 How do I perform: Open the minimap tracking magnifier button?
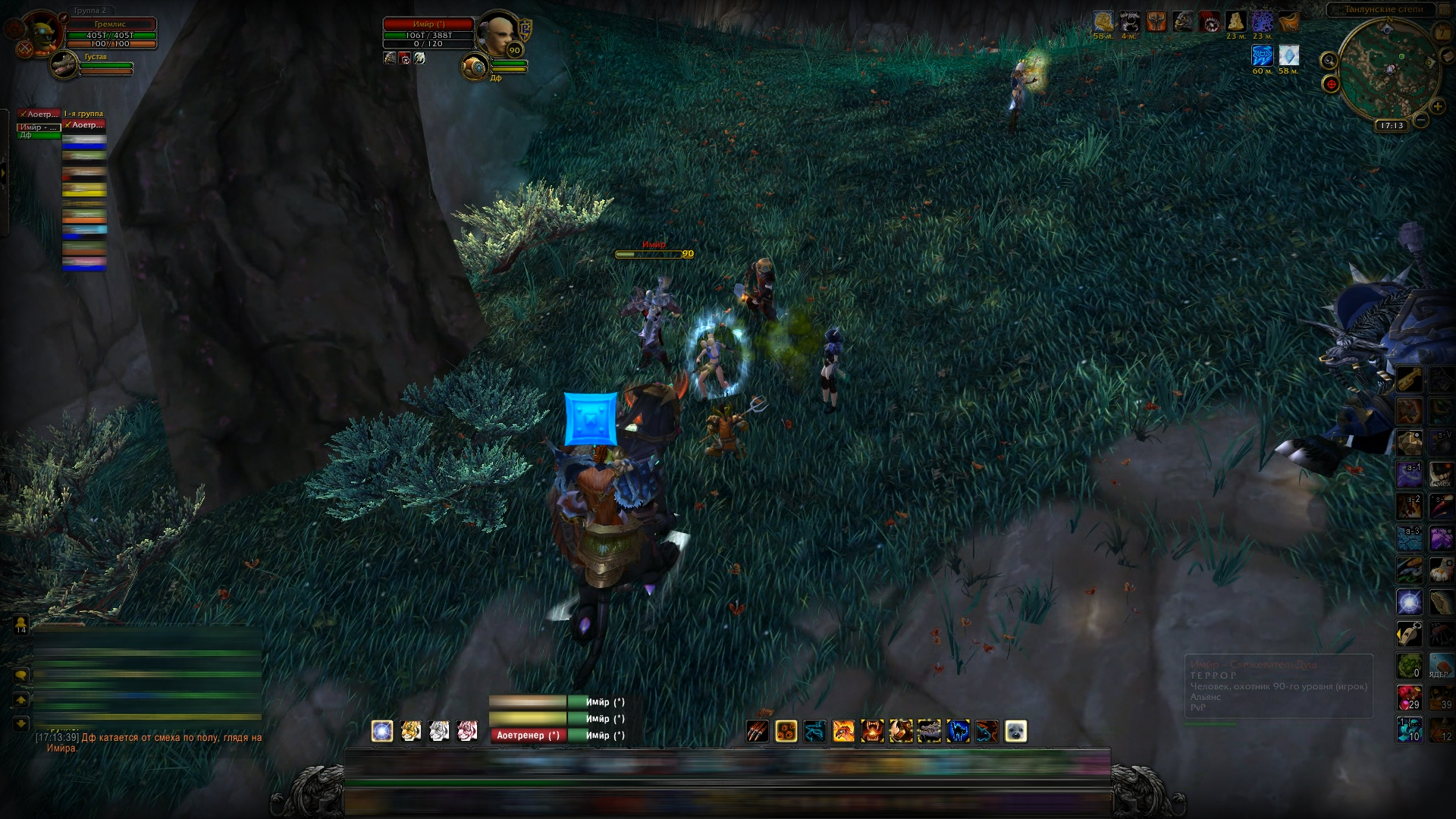pyautogui.click(x=1329, y=61)
